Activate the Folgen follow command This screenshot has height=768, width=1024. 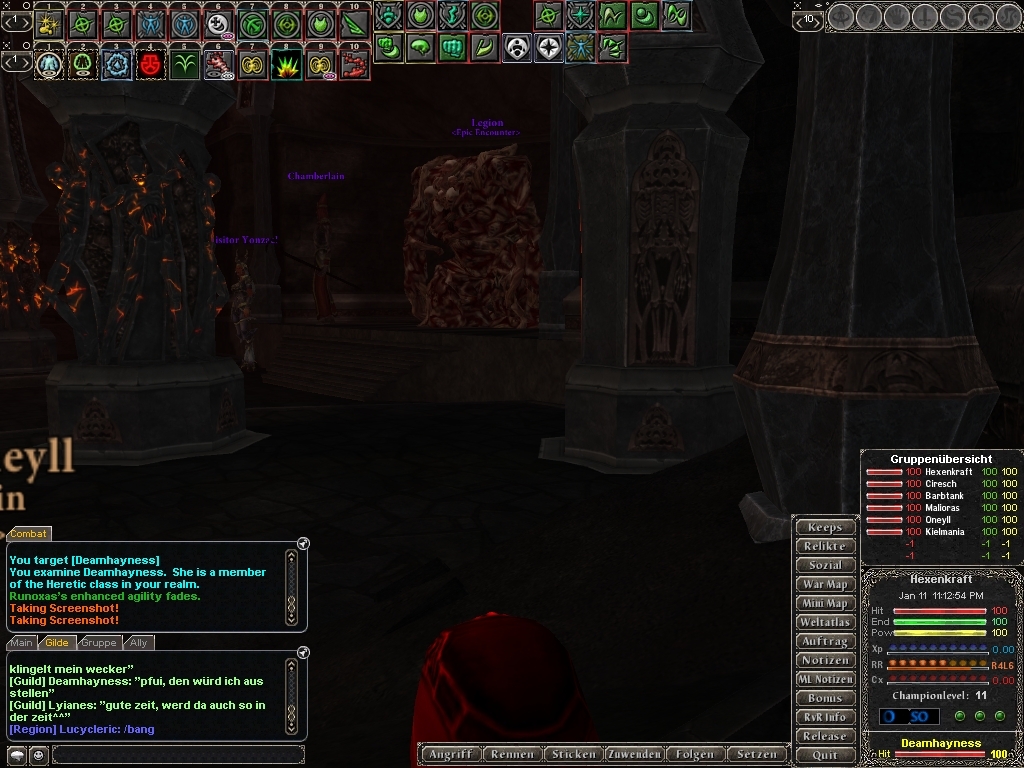tap(695, 754)
